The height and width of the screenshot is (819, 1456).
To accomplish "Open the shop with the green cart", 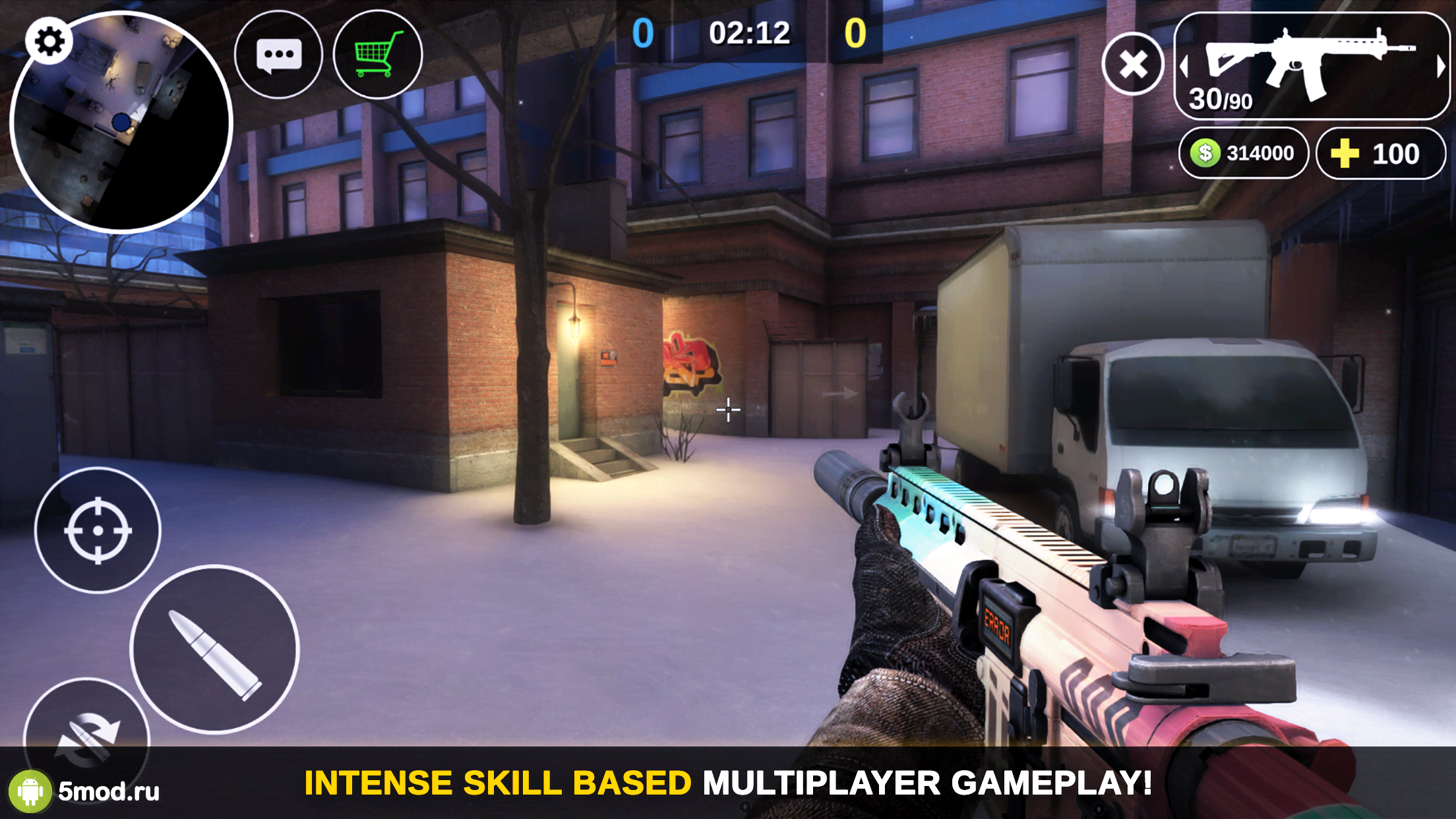I will [x=378, y=55].
